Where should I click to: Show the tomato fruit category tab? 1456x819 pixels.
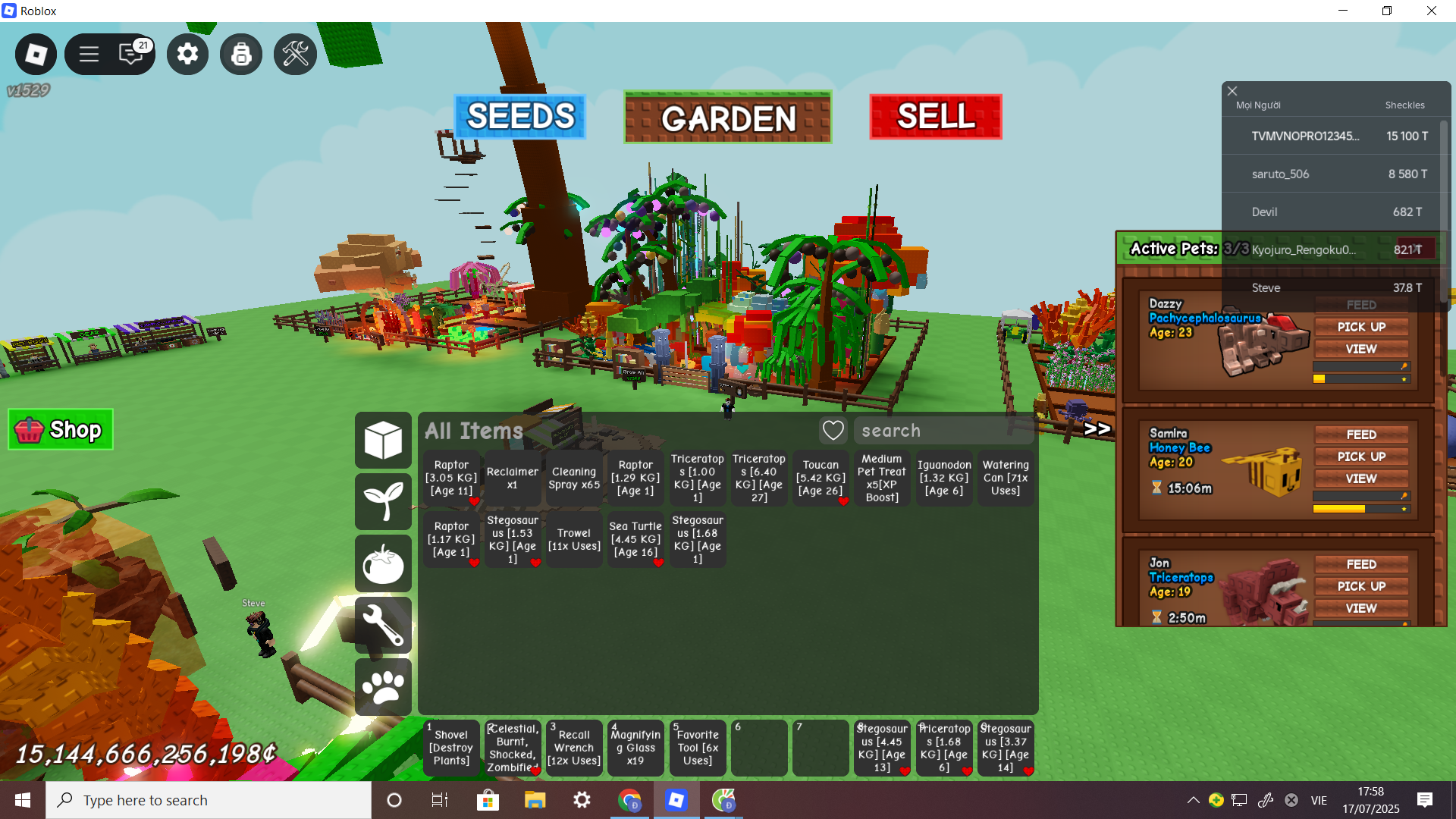click(383, 563)
